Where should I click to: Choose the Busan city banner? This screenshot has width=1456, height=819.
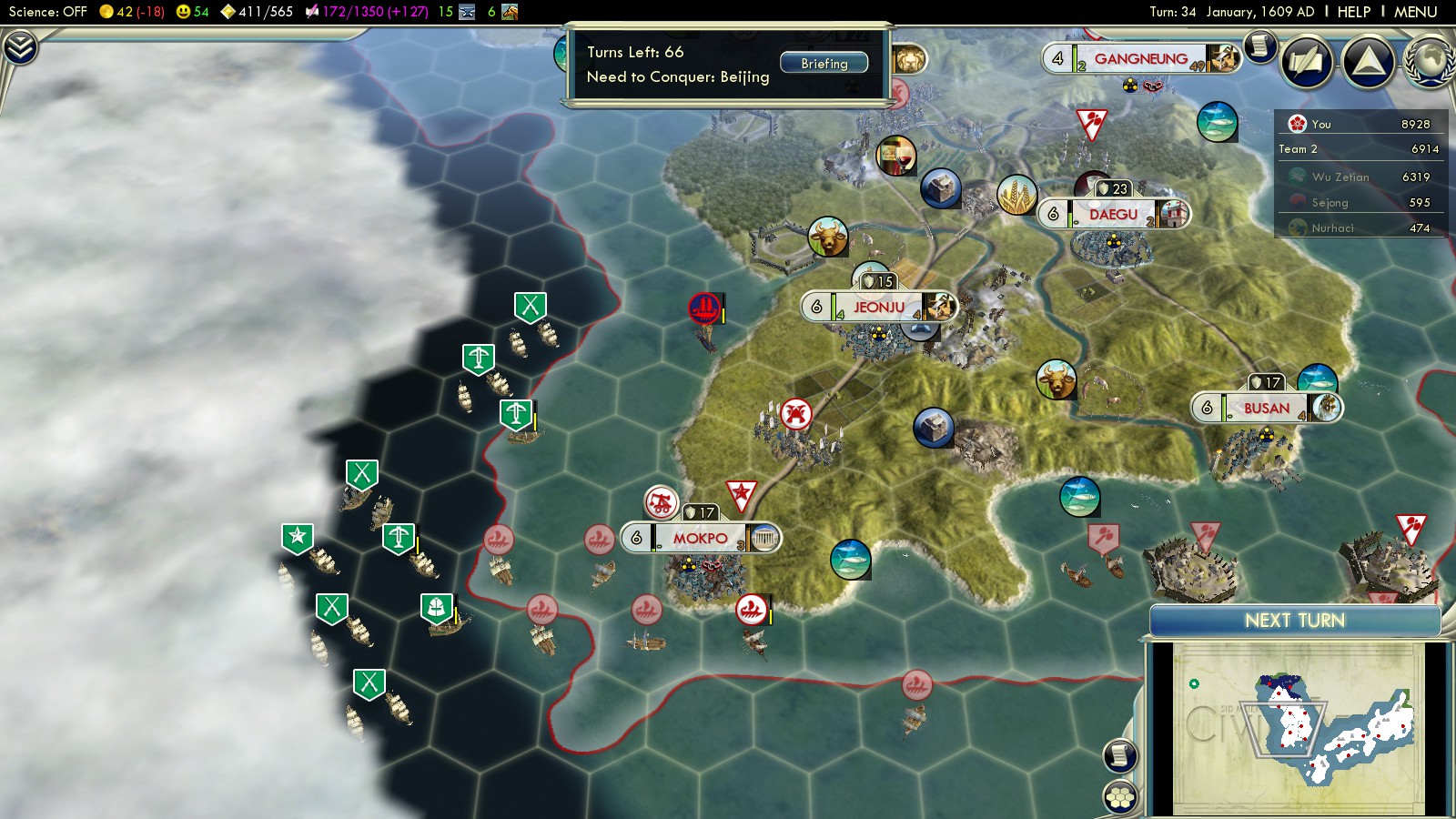[x=1266, y=409]
